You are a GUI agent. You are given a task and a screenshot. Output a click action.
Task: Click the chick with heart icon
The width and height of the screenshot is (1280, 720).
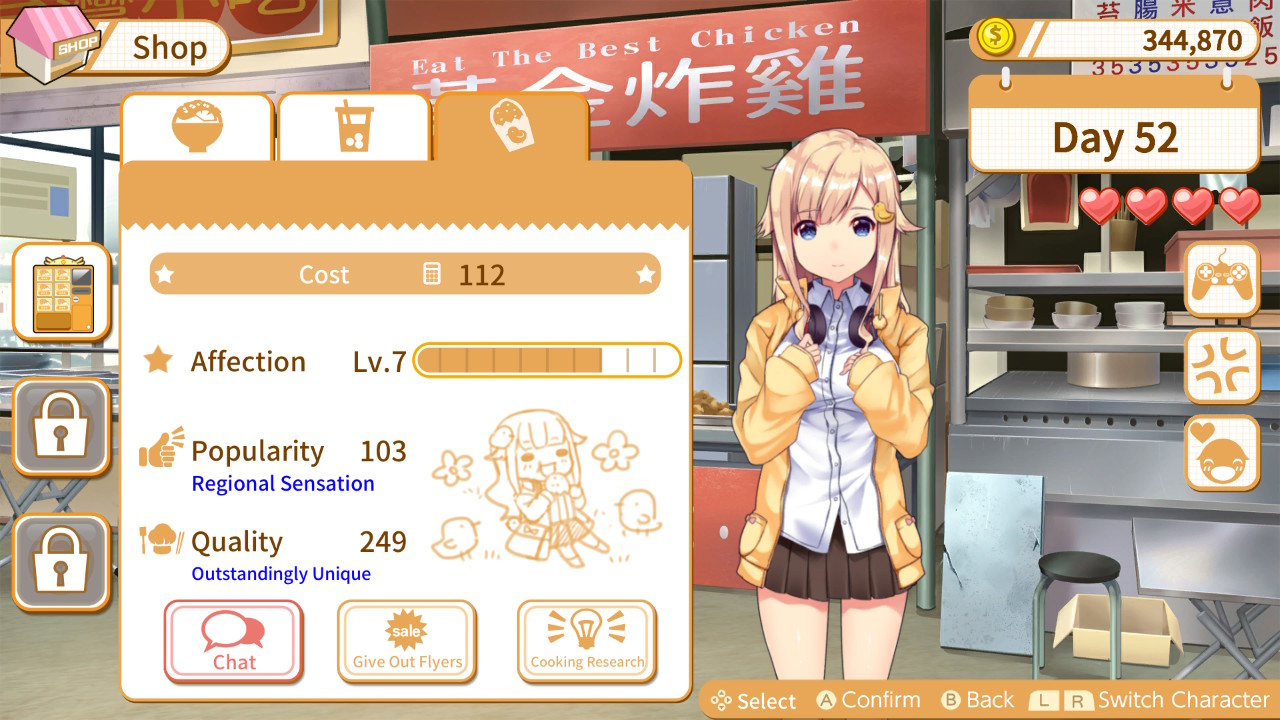tap(1221, 453)
